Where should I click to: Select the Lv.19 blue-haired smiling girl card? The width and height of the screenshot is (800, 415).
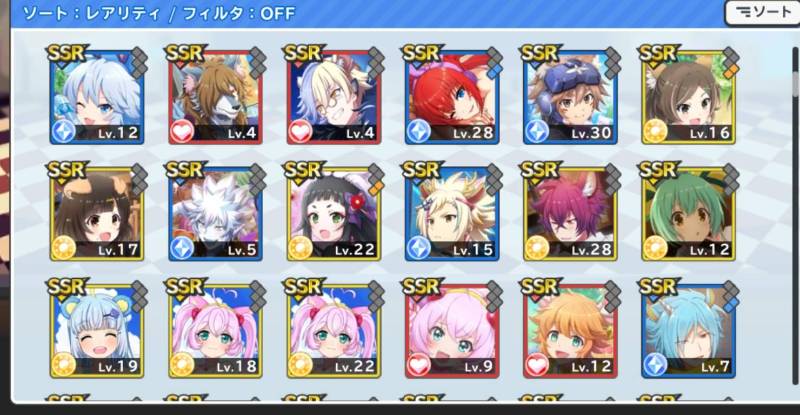point(97,330)
